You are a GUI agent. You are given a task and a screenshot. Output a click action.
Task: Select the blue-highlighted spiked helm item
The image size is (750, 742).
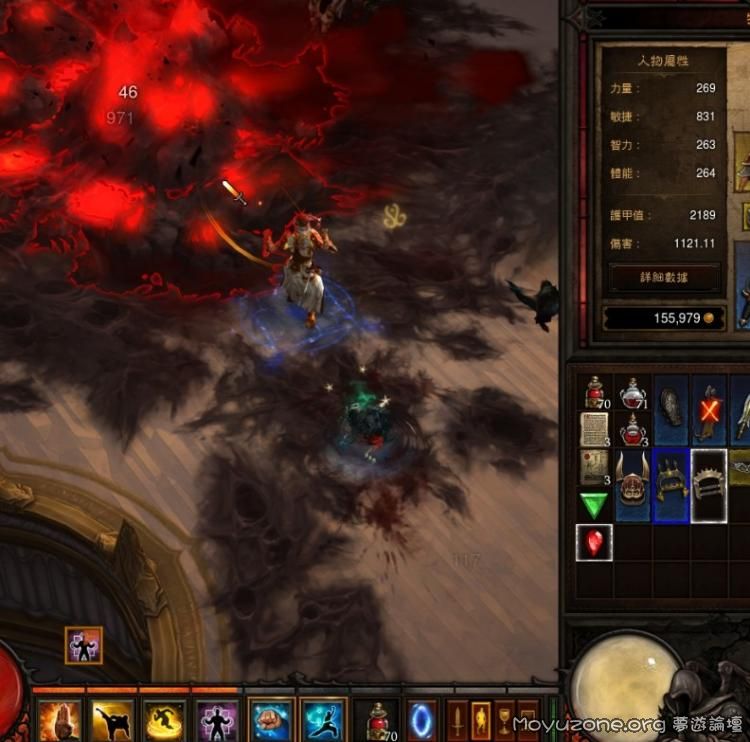click(x=671, y=485)
